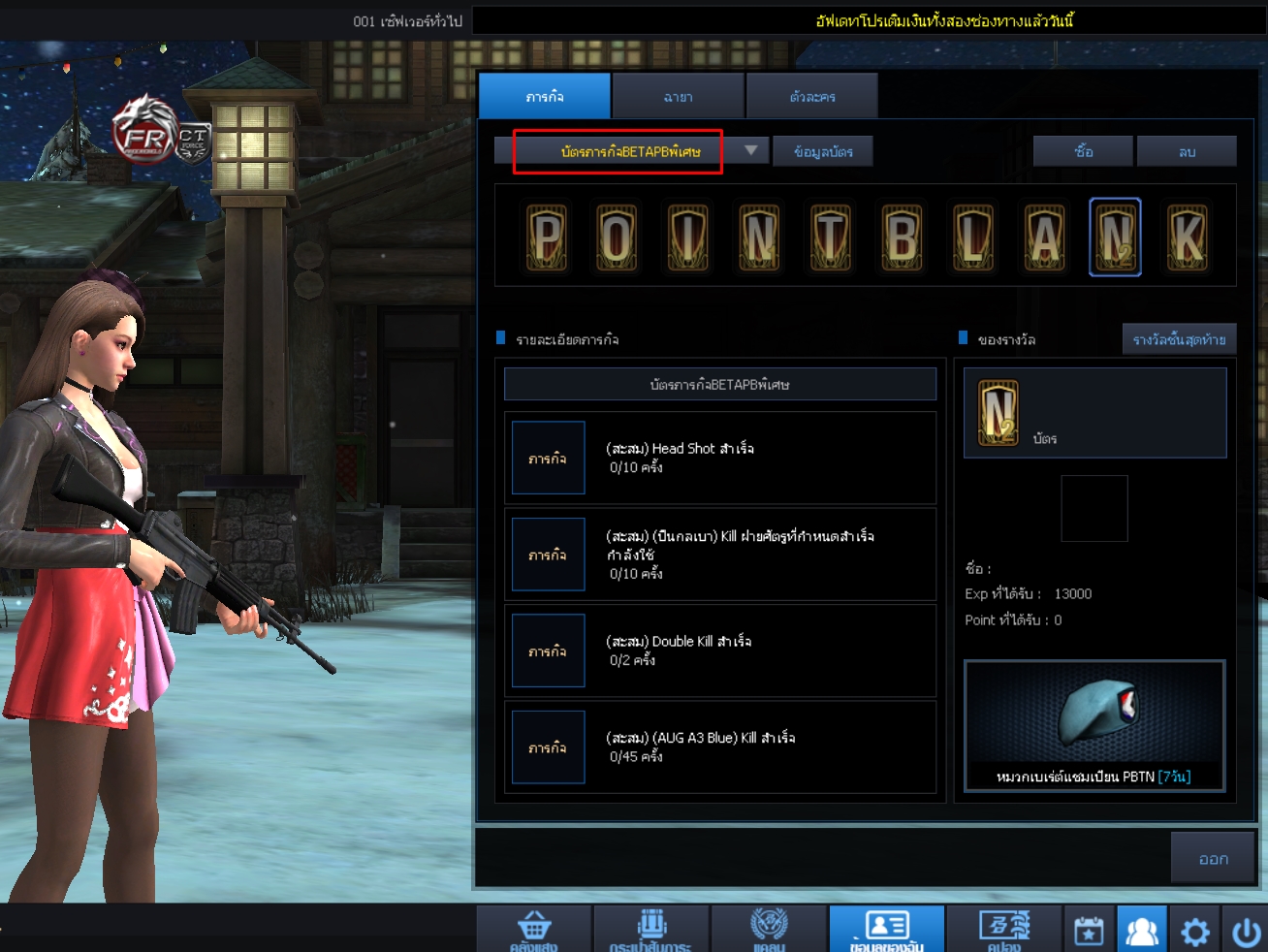
Task: Open the clan (แคลน) icon
Action: [x=769, y=929]
